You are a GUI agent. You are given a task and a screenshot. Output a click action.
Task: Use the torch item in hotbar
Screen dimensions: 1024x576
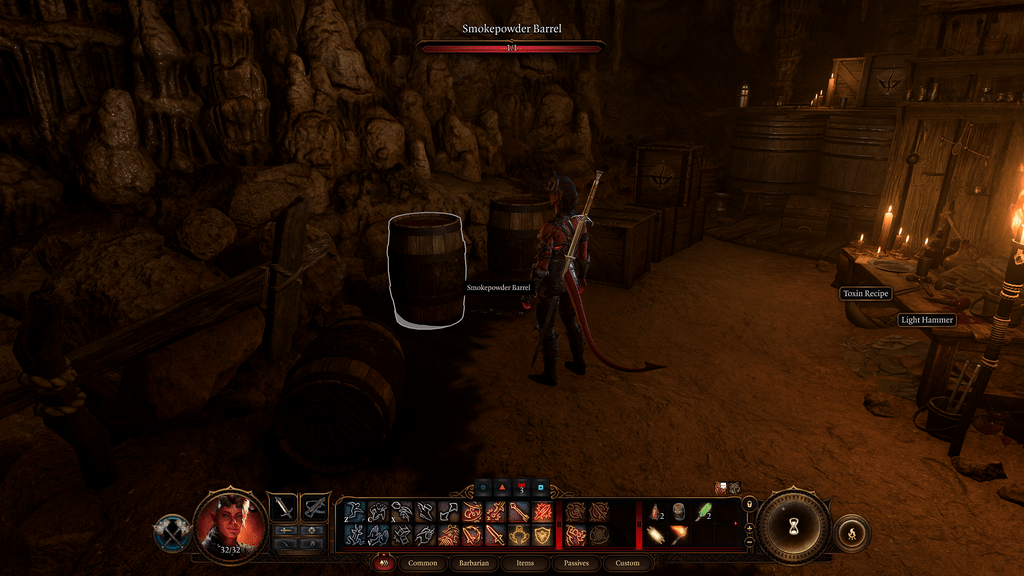(x=679, y=535)
